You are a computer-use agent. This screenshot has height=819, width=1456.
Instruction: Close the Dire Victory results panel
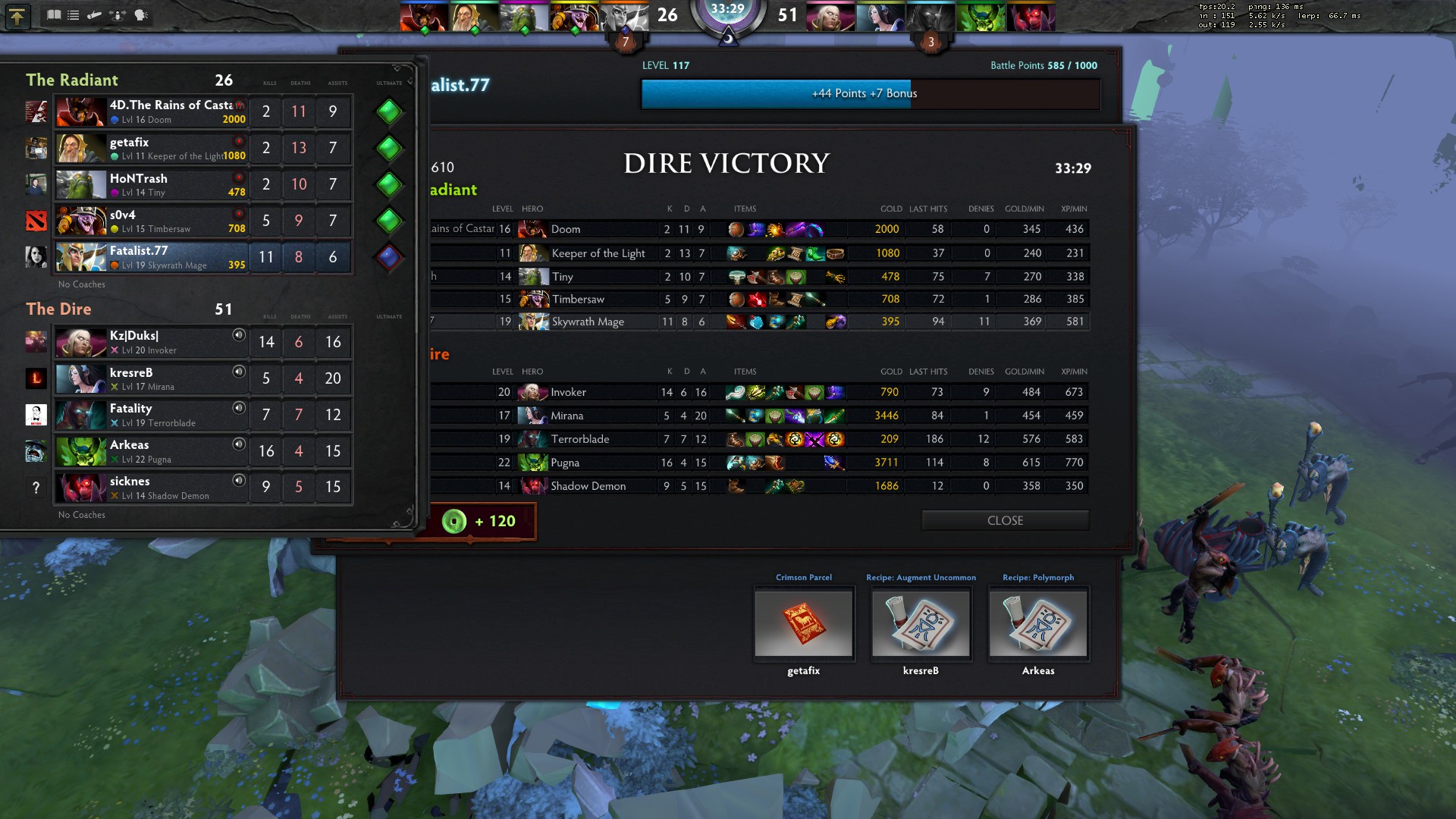tap(1005, 520)
